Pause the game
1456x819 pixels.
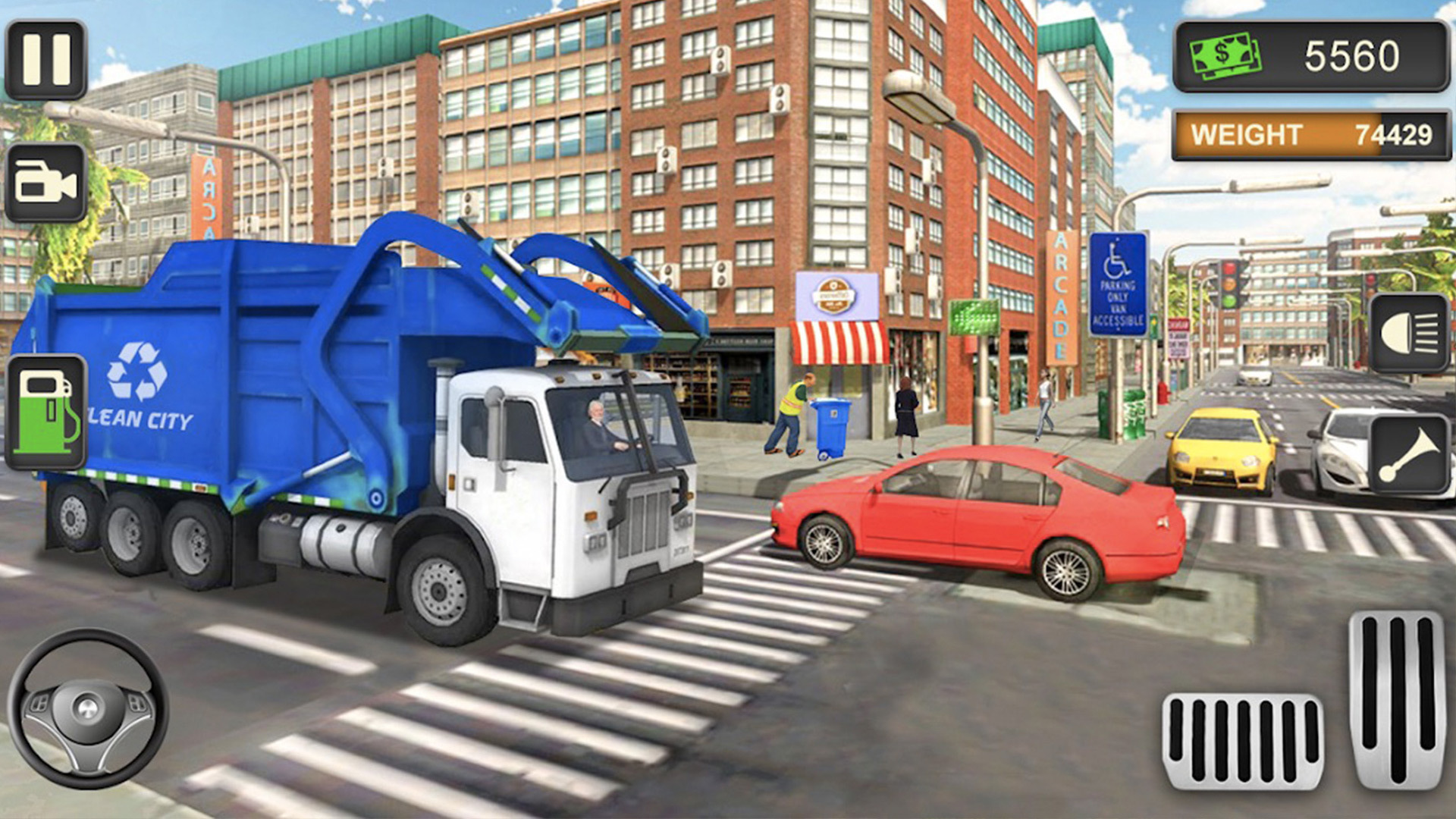coord(46,61)
